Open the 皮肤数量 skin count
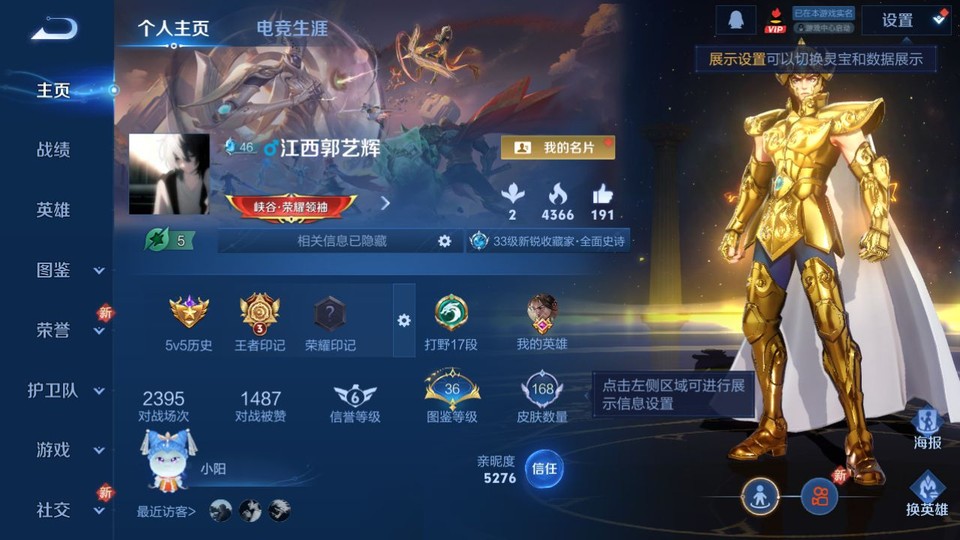Image resolution: width=960 pixels, height=540 pixels. point(542,398)
